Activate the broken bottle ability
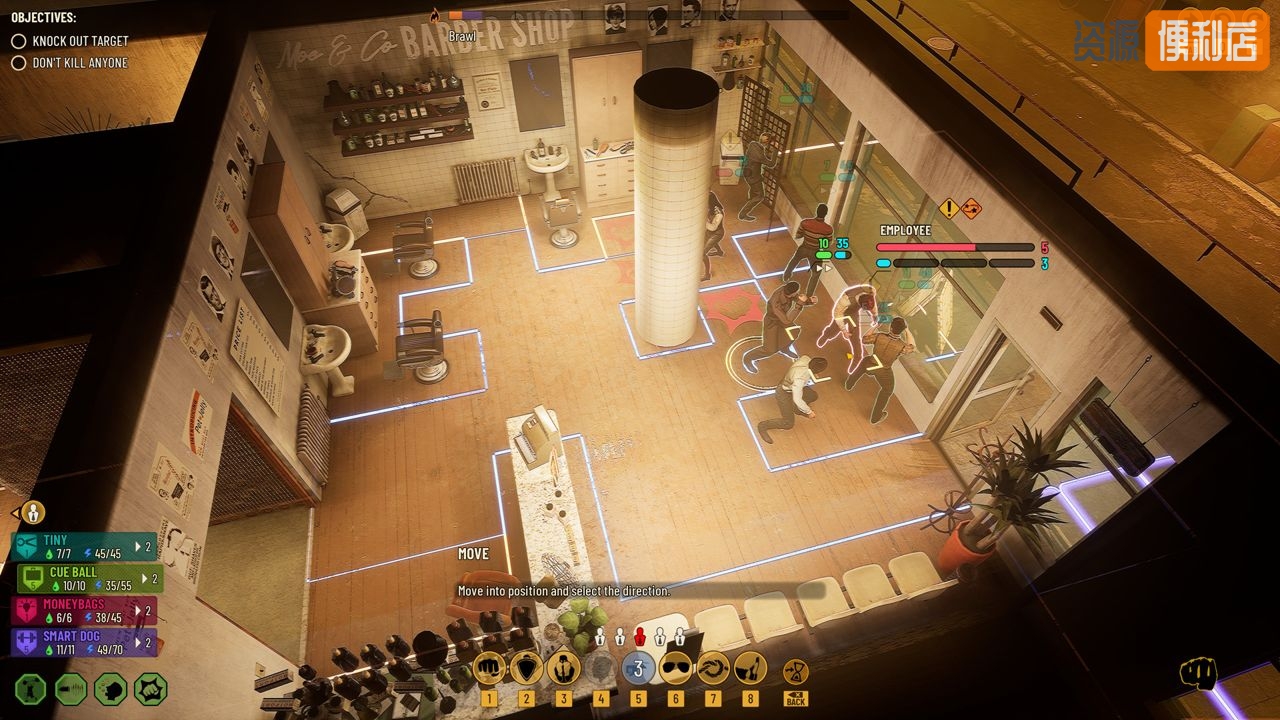The width and height of the screenshot is (1280, 720). (750, 668)
